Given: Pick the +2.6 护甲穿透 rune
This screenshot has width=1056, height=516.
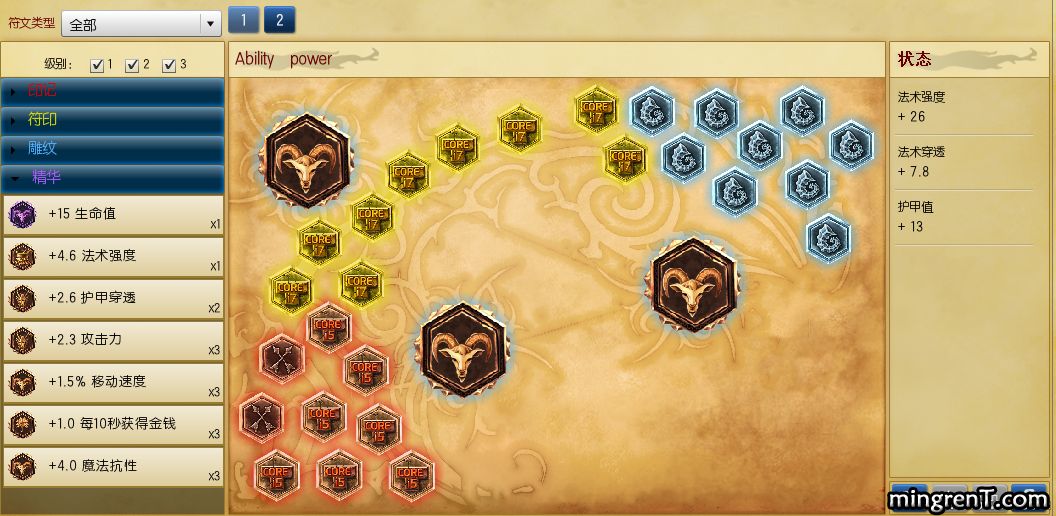Looking at the screenshot, I should [x=112, y=298].
